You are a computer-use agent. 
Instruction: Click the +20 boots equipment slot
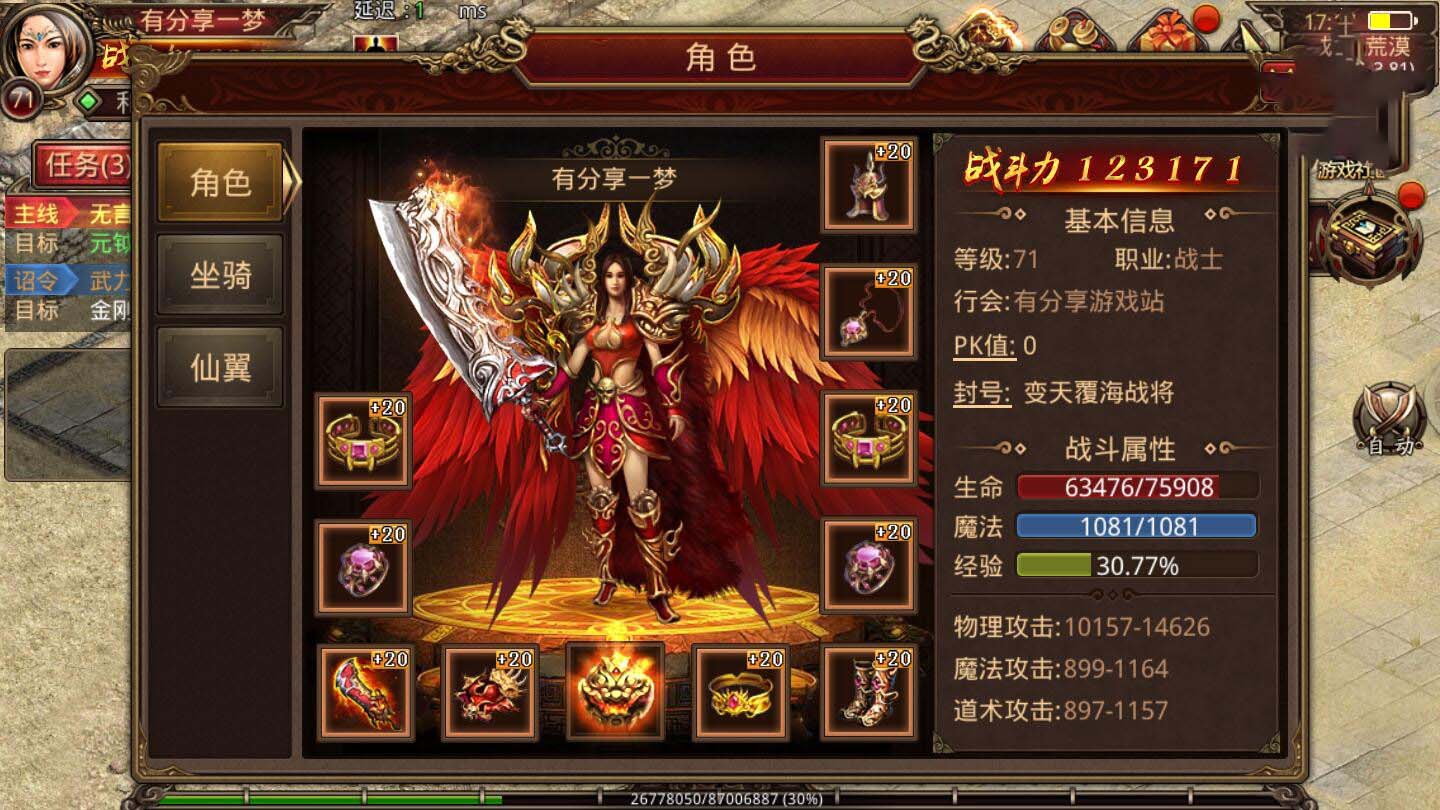click(868, 697)
